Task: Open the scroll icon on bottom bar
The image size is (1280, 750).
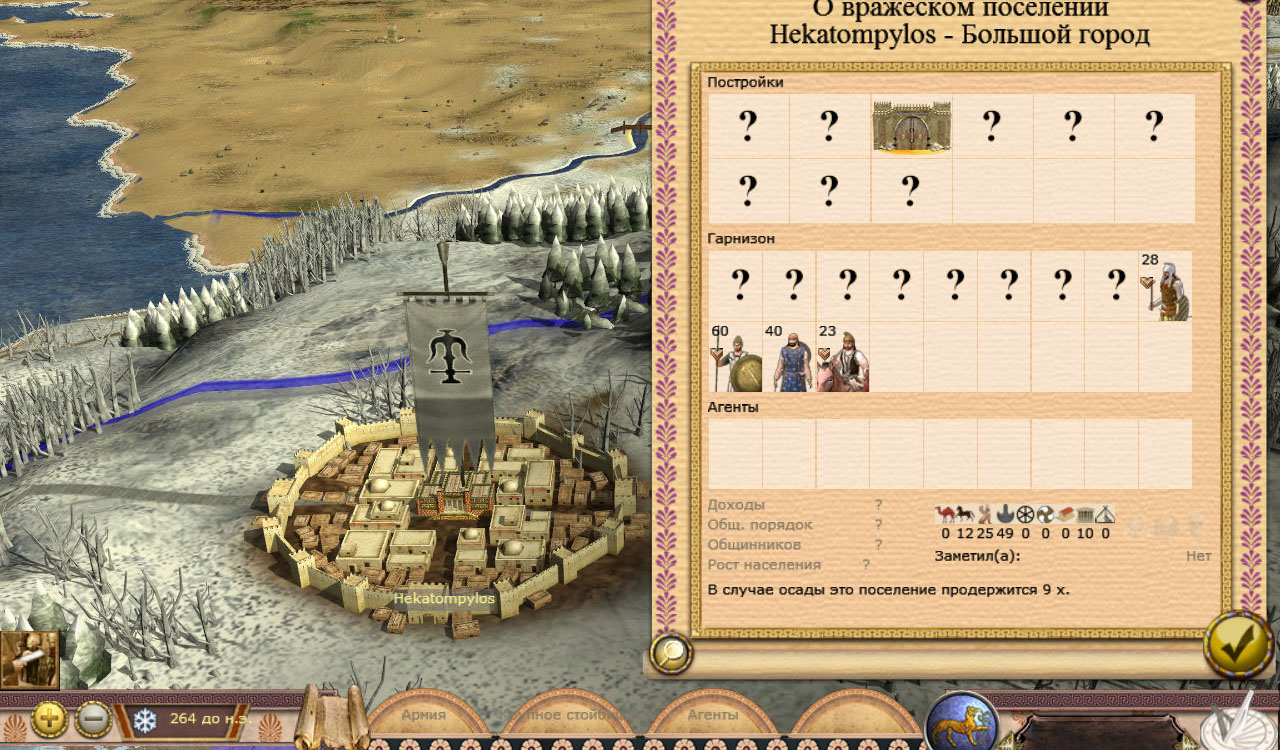Action: 320,715
